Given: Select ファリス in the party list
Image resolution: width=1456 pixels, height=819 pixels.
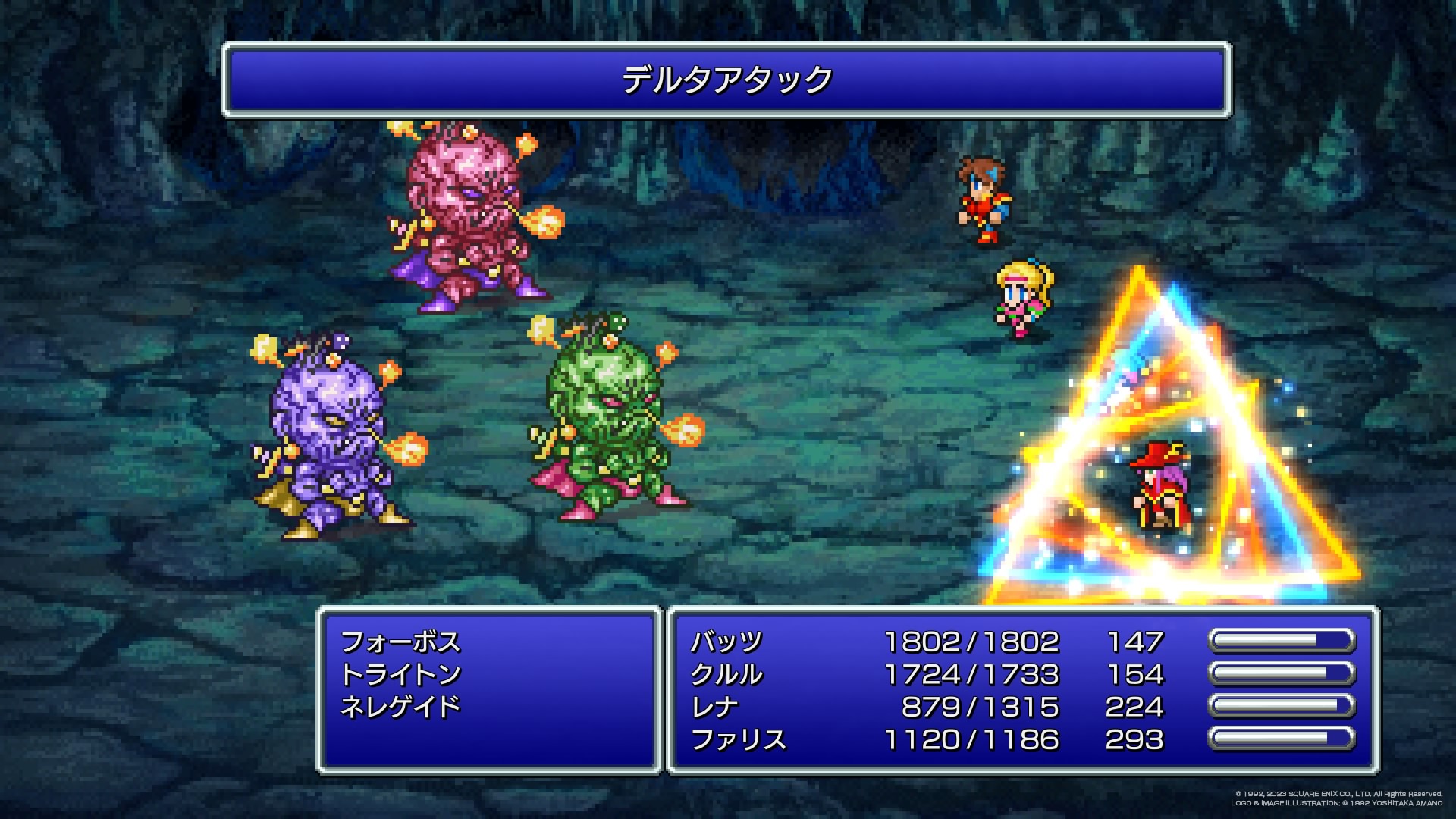Looking at the screenshot, I should pyautogui.click(x=738, y=739).
